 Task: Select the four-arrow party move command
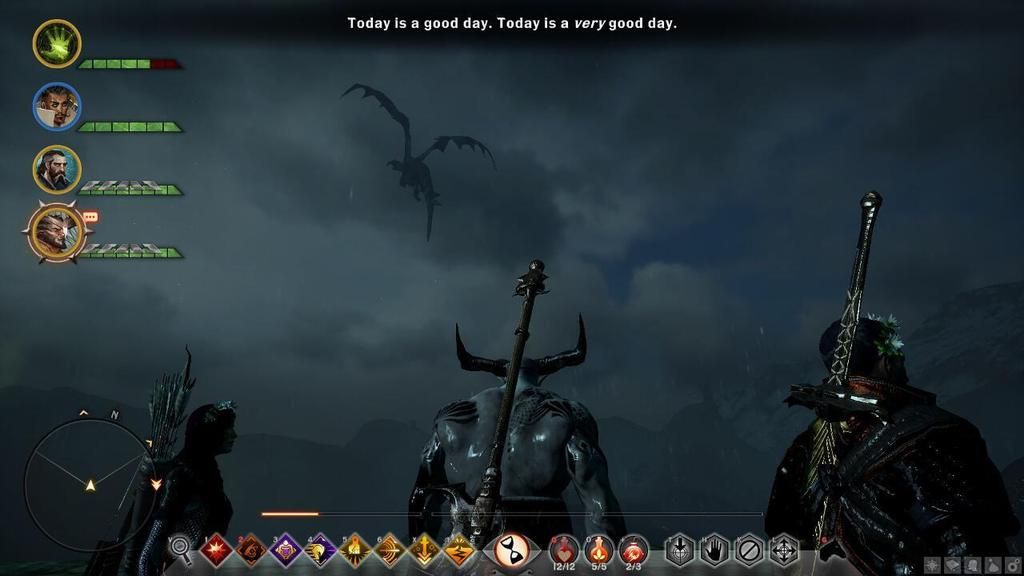pos(783,550)
